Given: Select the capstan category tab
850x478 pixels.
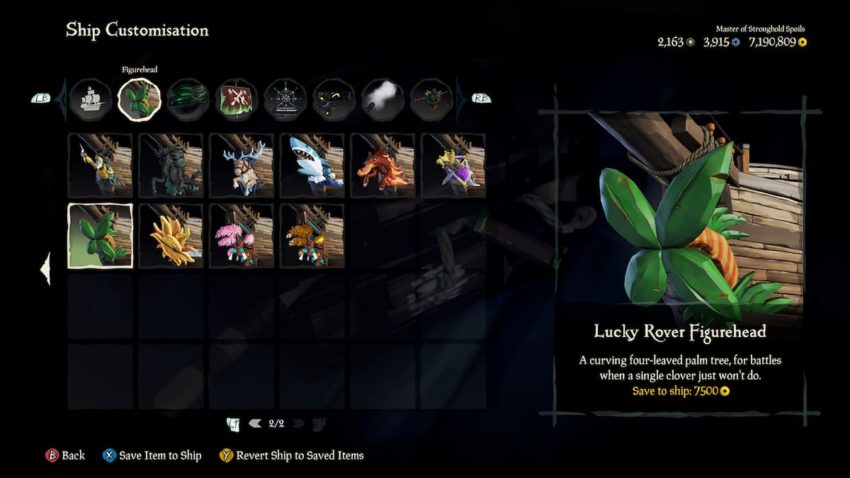Looking at the screenshot, I should [x=432, y=99].
